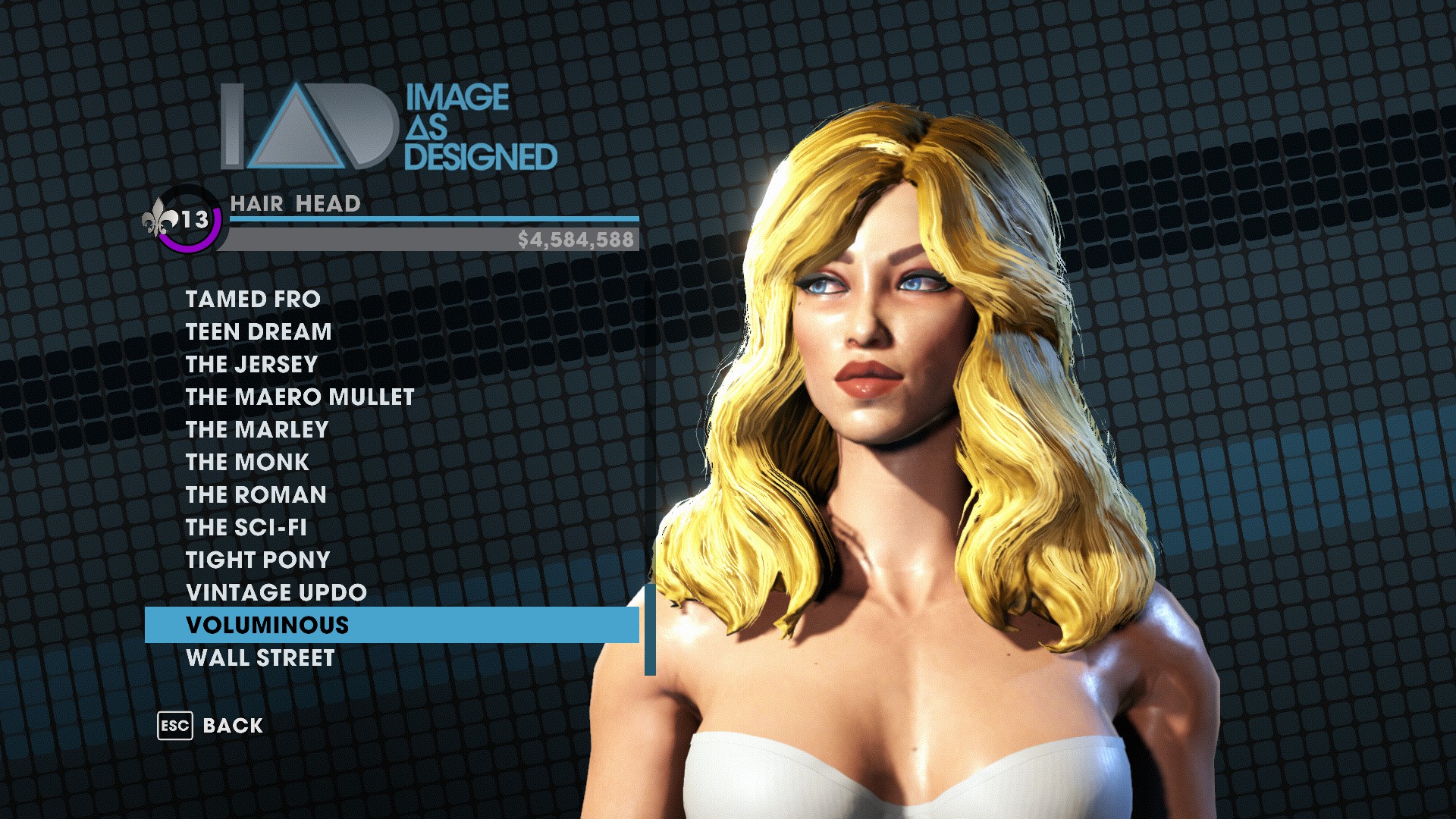Choose The Marley hairstyle

pyautogui.click(x=257, y=430)
